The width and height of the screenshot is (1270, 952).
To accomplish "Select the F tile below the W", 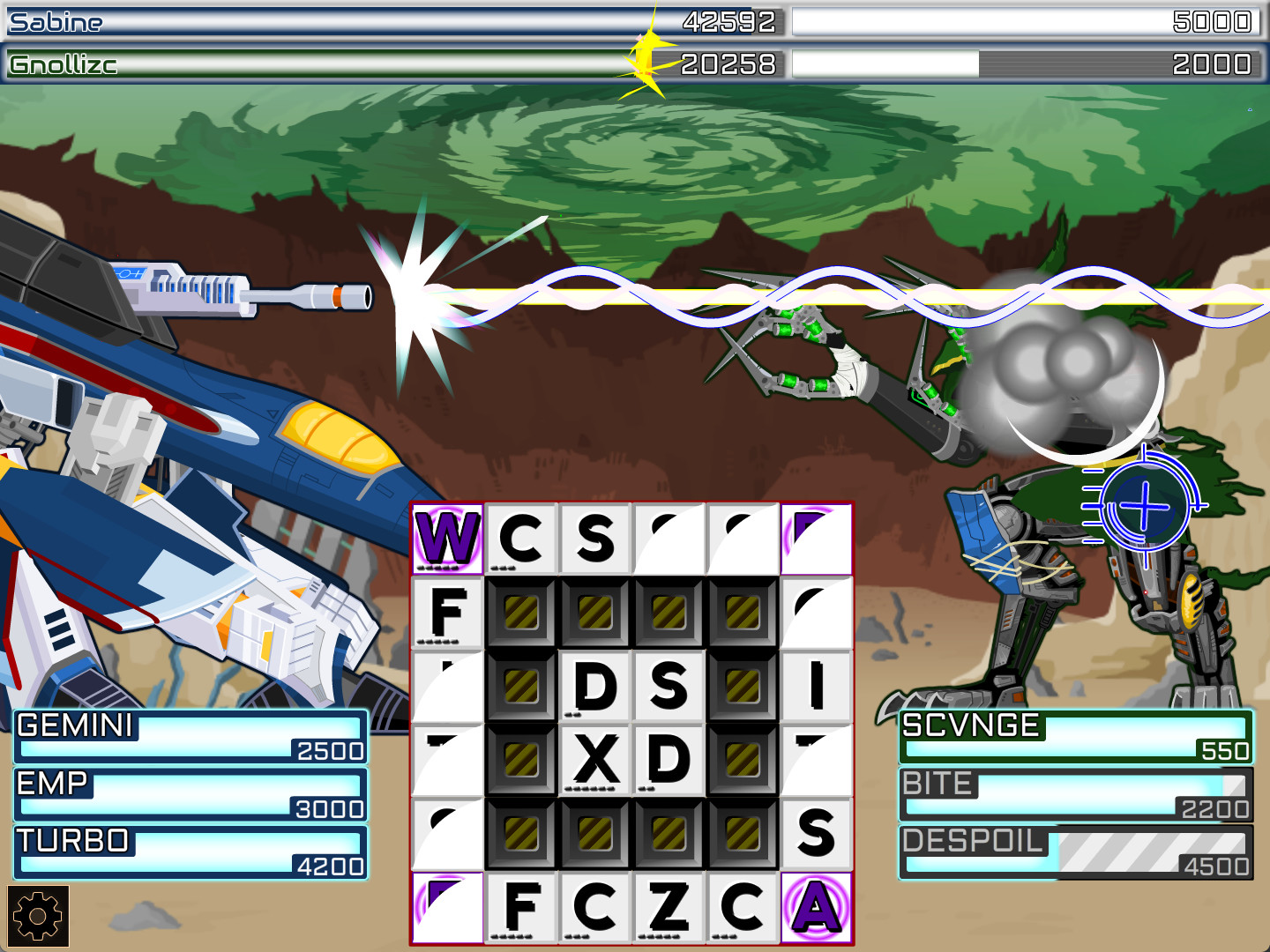I will 446,611.
